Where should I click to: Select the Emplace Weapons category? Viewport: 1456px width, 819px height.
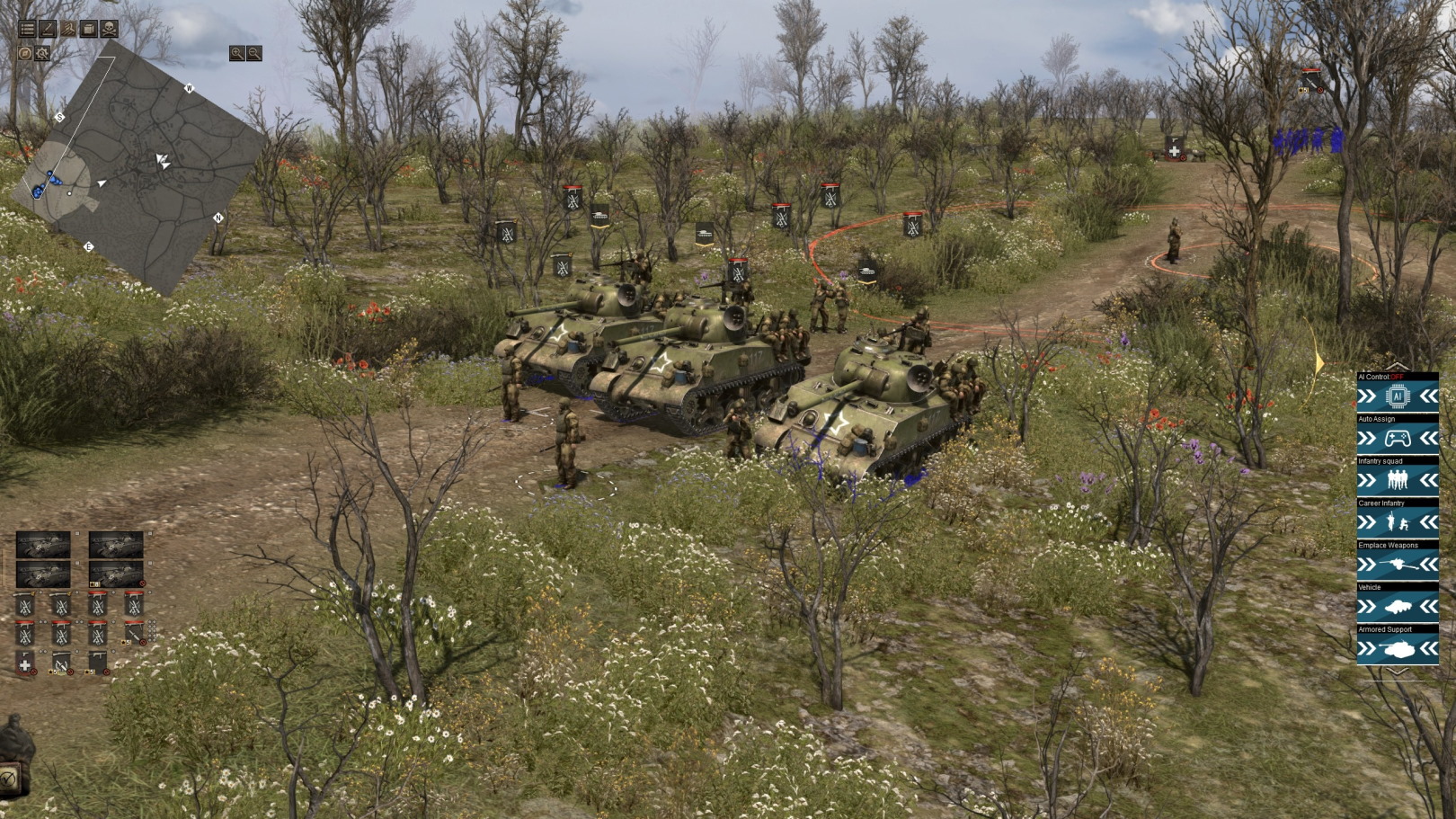[1397, 565]
